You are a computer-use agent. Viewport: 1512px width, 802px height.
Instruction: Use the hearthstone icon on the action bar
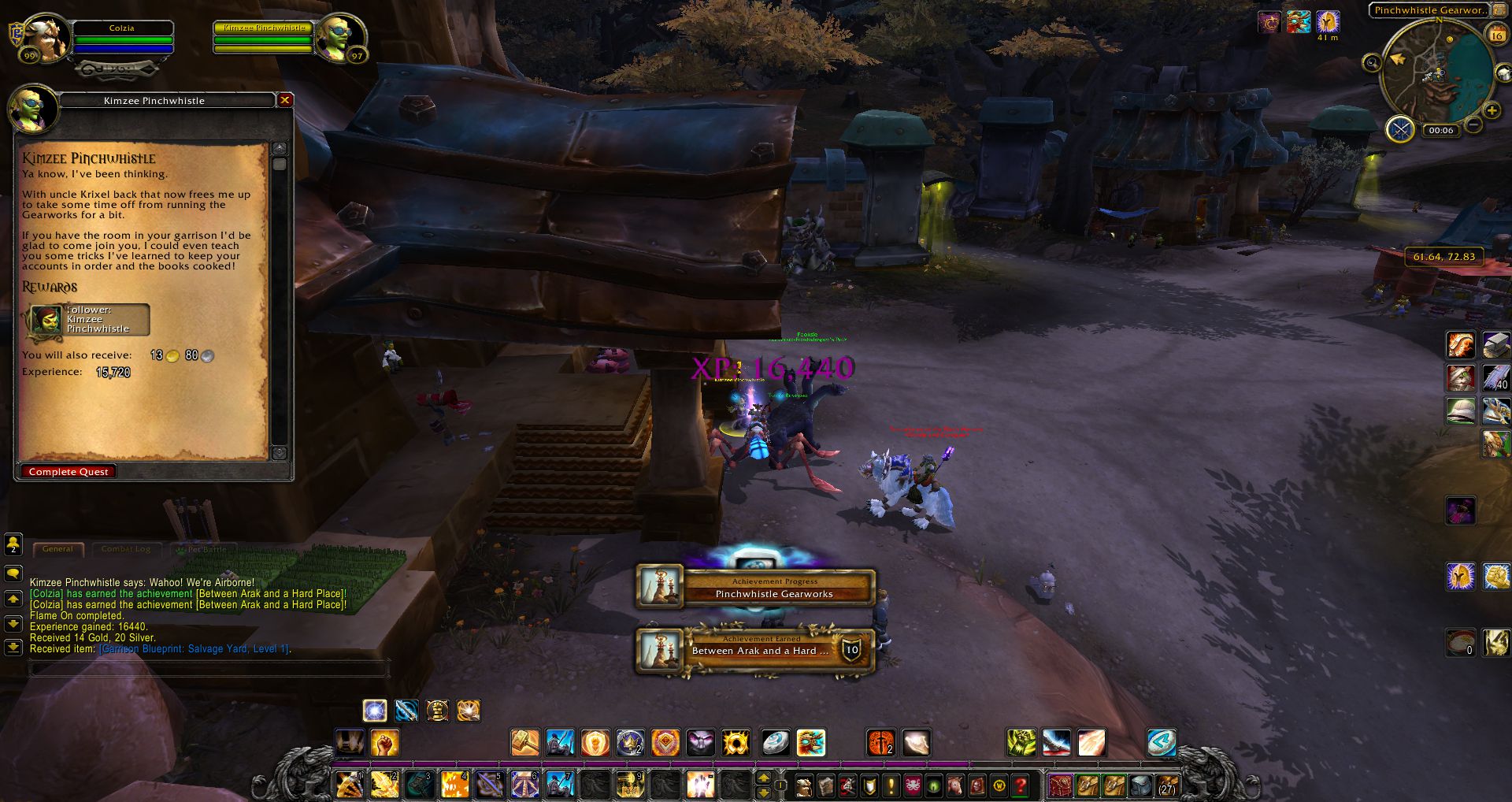(x=775, y=742)
